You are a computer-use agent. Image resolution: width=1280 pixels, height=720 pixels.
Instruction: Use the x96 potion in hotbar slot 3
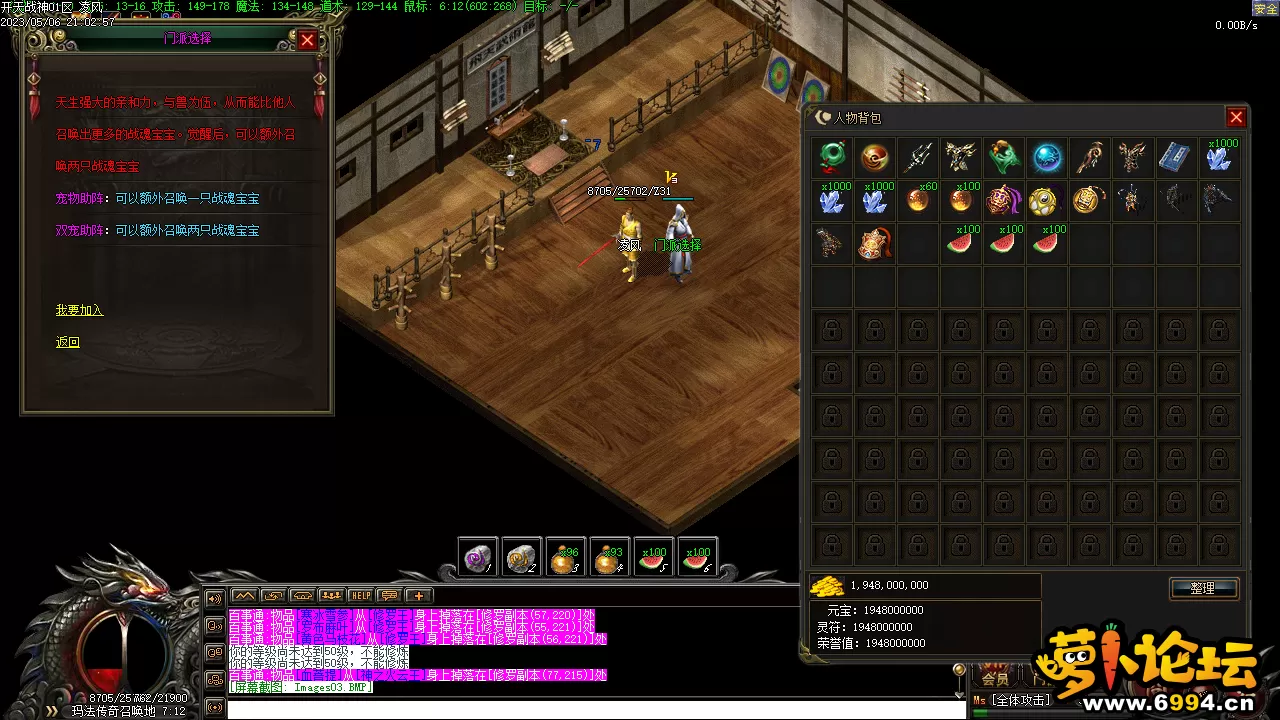tap(566, 559)
